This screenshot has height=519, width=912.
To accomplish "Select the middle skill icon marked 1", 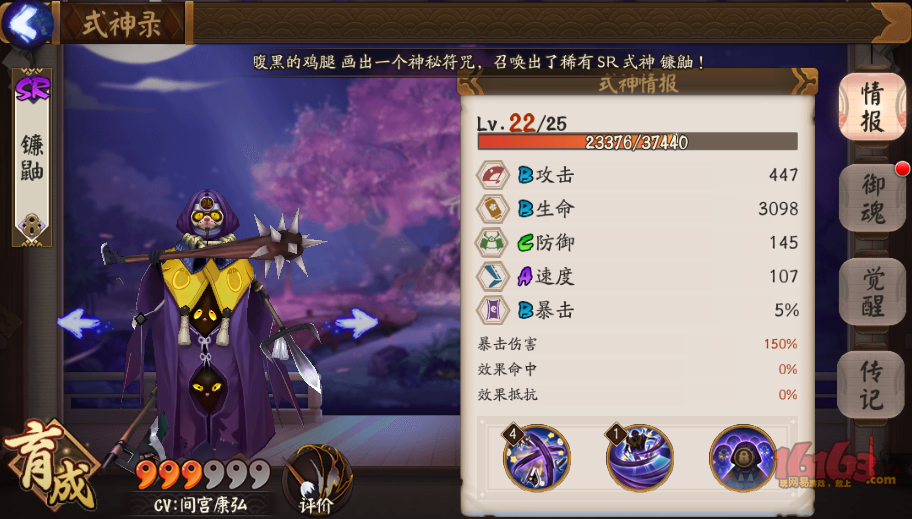I will (640, 458).
